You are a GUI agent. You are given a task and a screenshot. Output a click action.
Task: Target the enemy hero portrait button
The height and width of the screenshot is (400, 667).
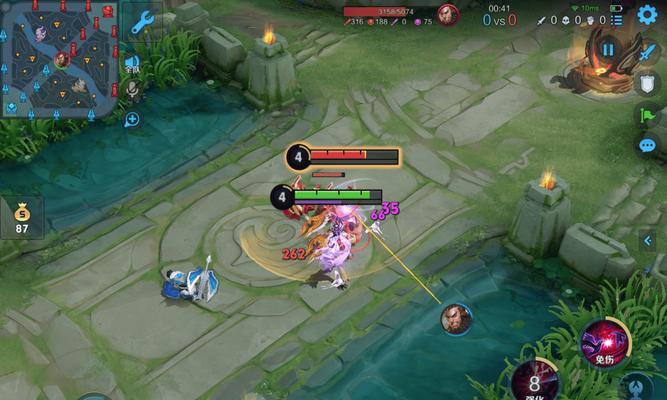[x=456, y=319]
